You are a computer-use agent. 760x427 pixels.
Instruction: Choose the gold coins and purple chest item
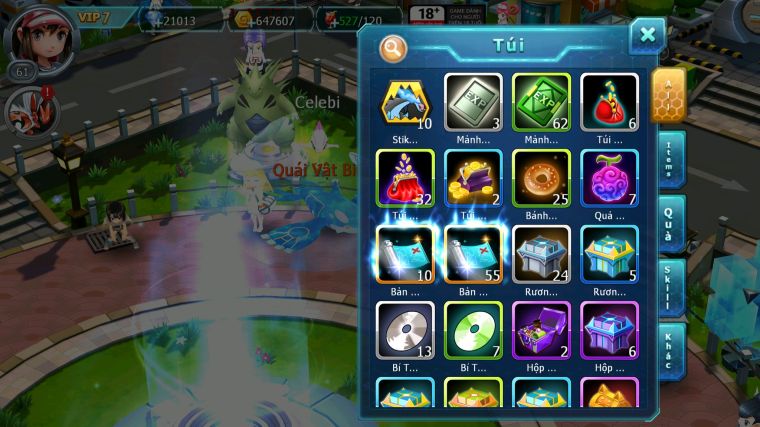coord(474,176)
